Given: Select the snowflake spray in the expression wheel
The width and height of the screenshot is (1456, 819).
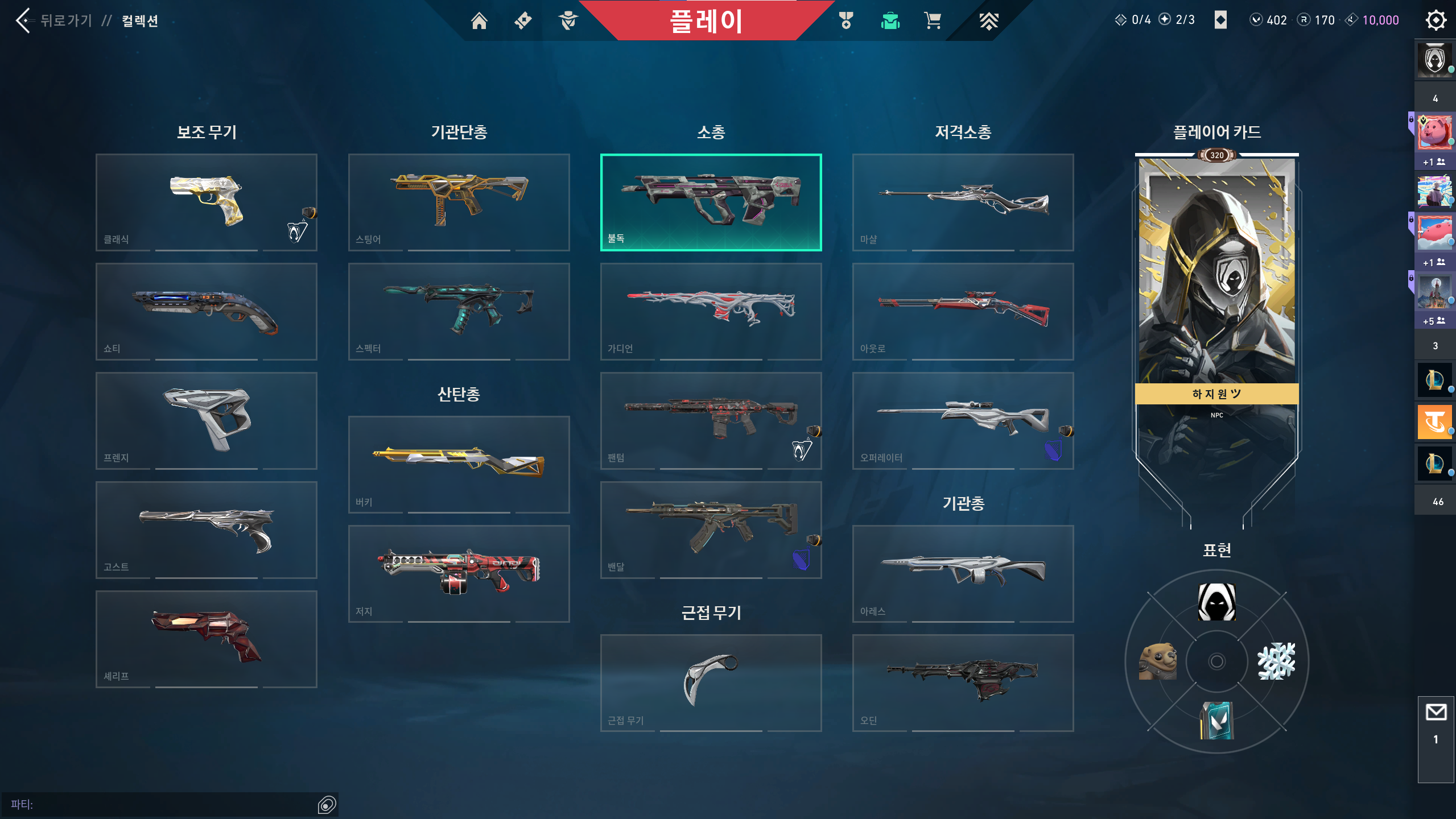Looking at the screenshot, I should click(x=1277, y=661).
